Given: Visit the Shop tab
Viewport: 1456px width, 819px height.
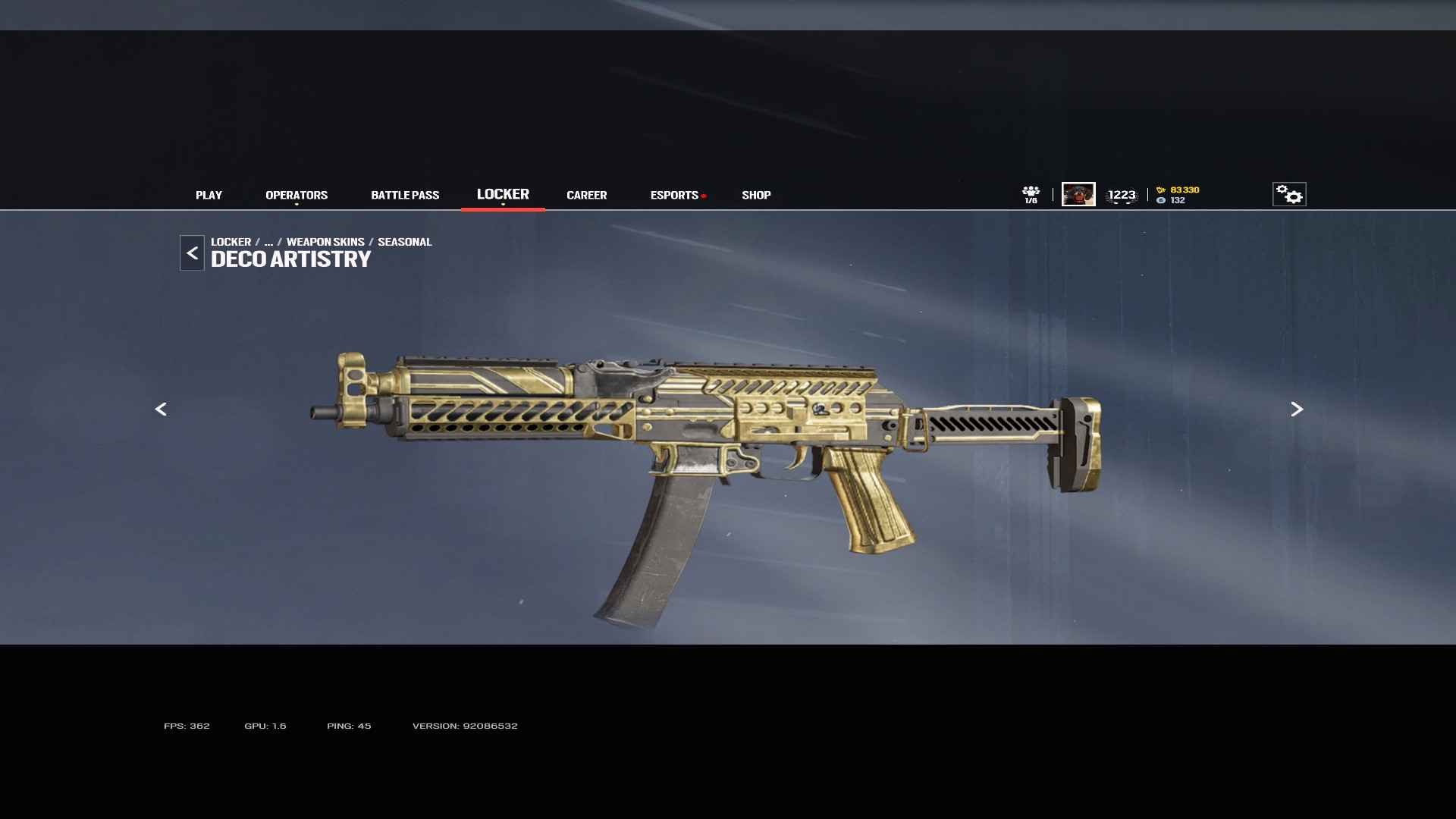Looking at the screenshot, I should click(x=756, y=195).
